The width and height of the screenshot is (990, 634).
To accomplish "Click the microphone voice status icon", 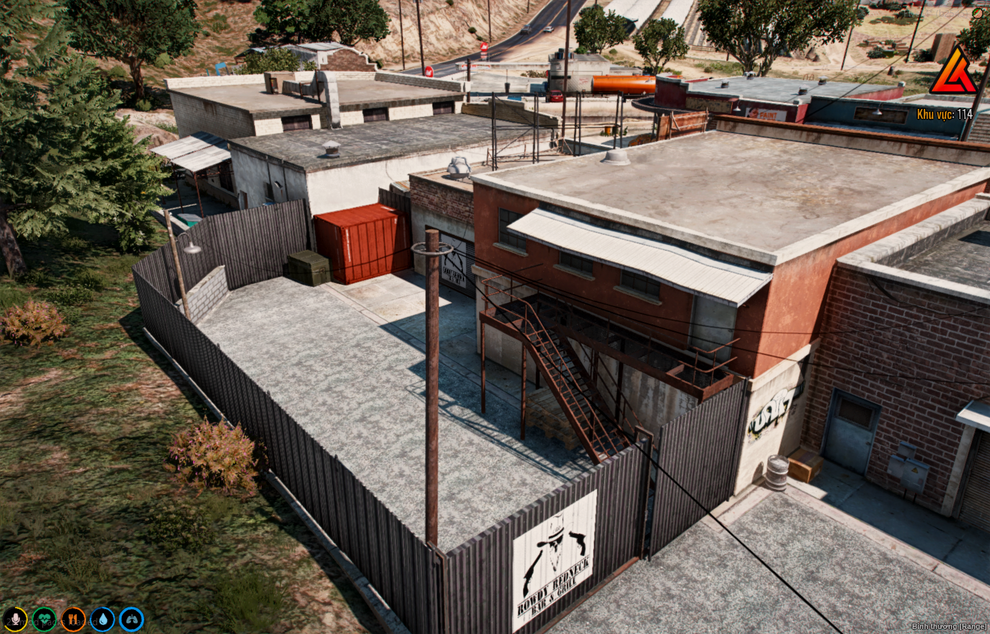I will pos(15,619).
